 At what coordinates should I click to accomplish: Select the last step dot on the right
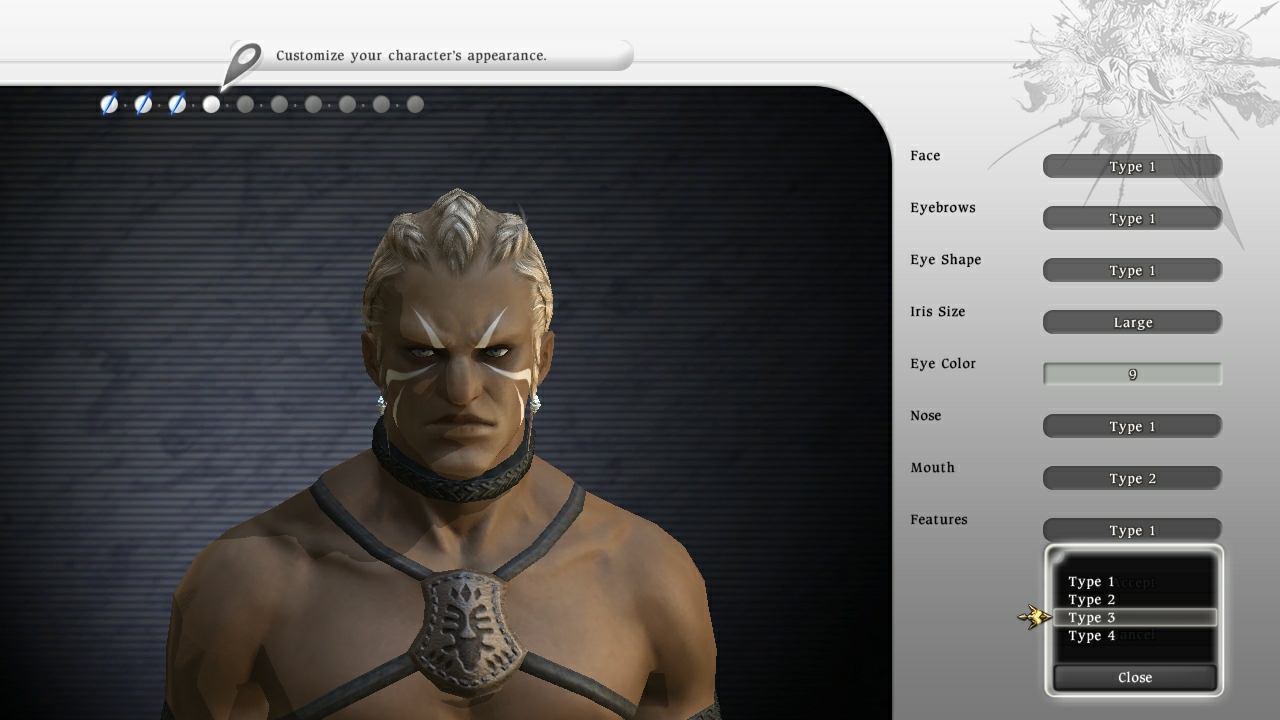click(x=415, y=104)
